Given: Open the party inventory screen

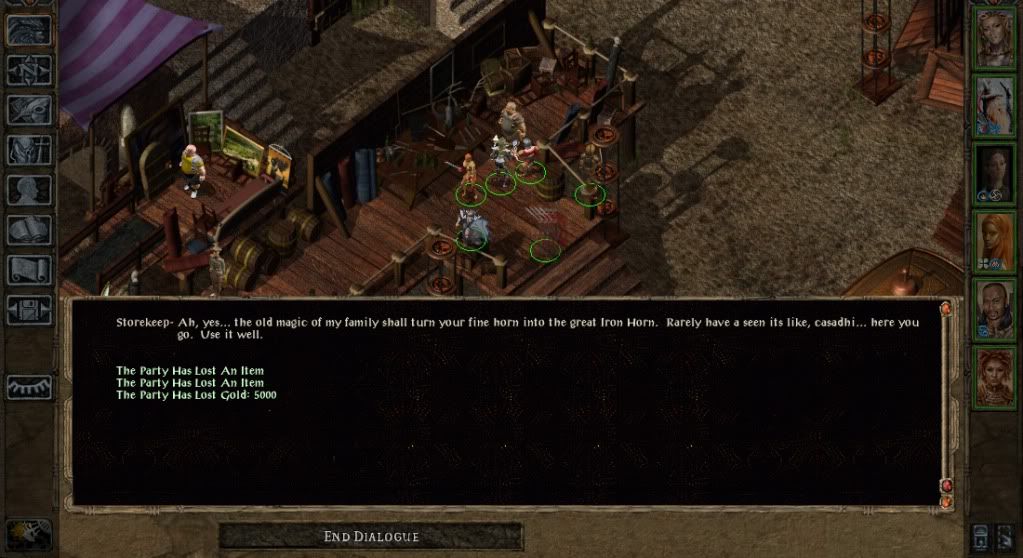Looking at the screenshot, I should point(30,150).
